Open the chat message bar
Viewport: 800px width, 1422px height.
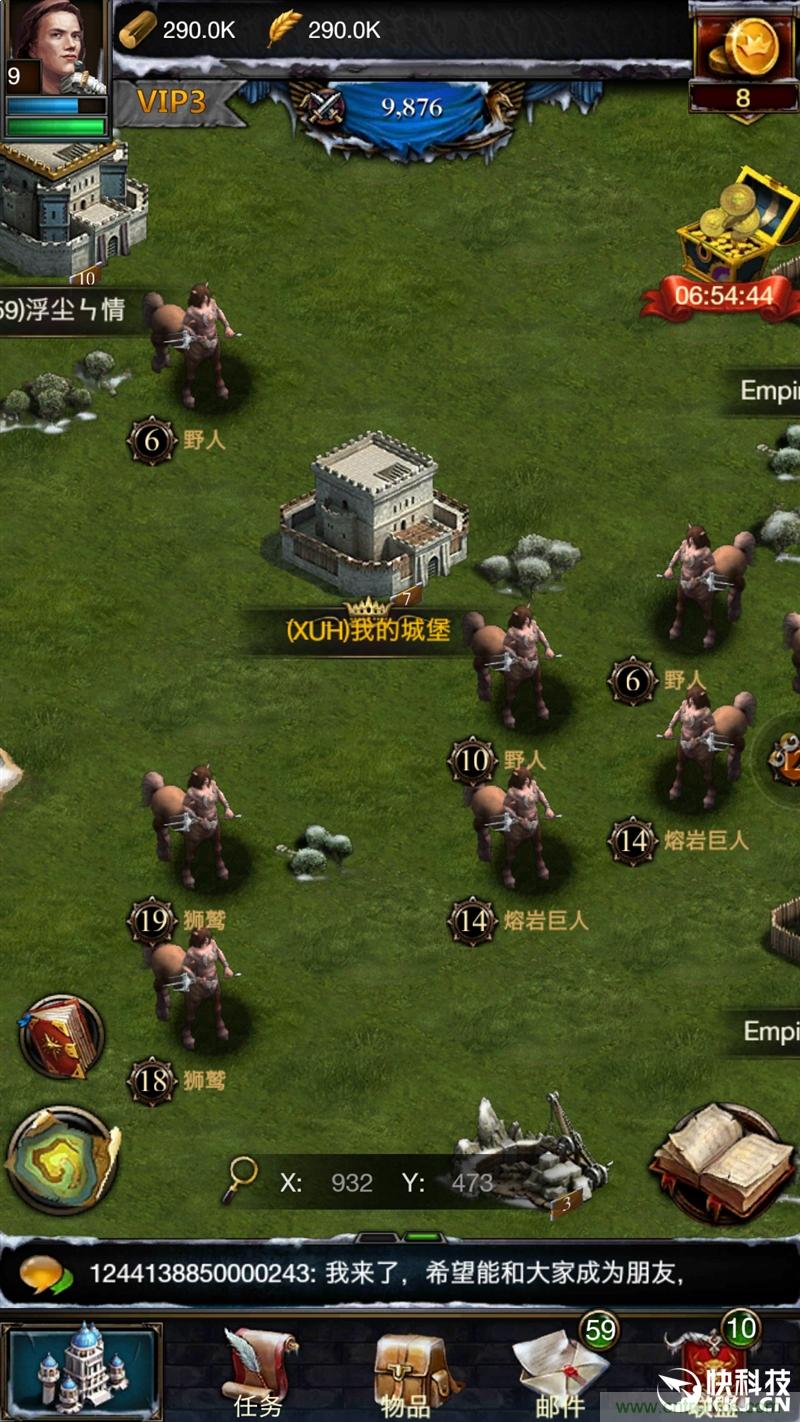[x=400, y=1274]
